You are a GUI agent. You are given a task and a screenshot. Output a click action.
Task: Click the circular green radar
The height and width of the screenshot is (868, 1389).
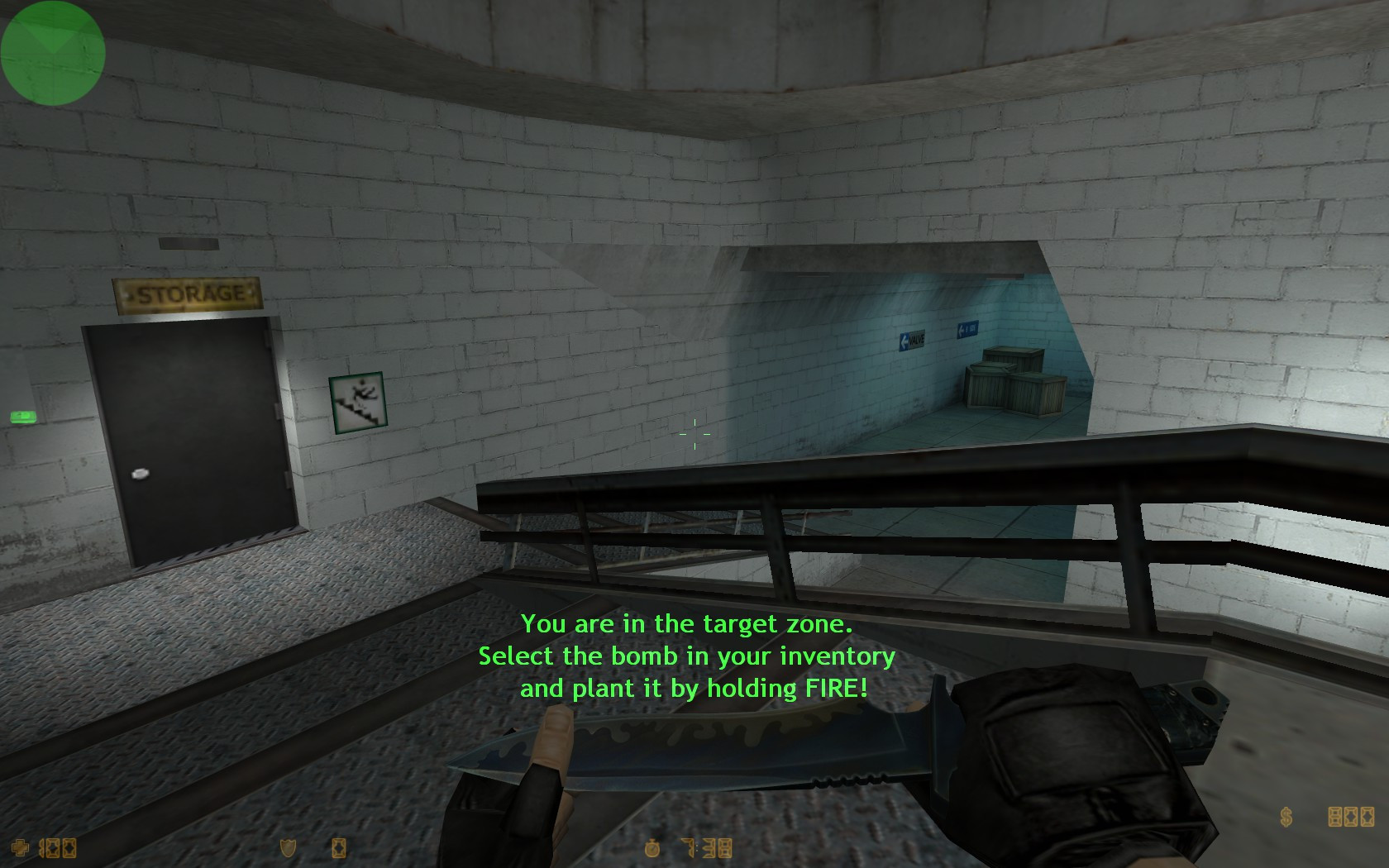click(x=53, y=53)
